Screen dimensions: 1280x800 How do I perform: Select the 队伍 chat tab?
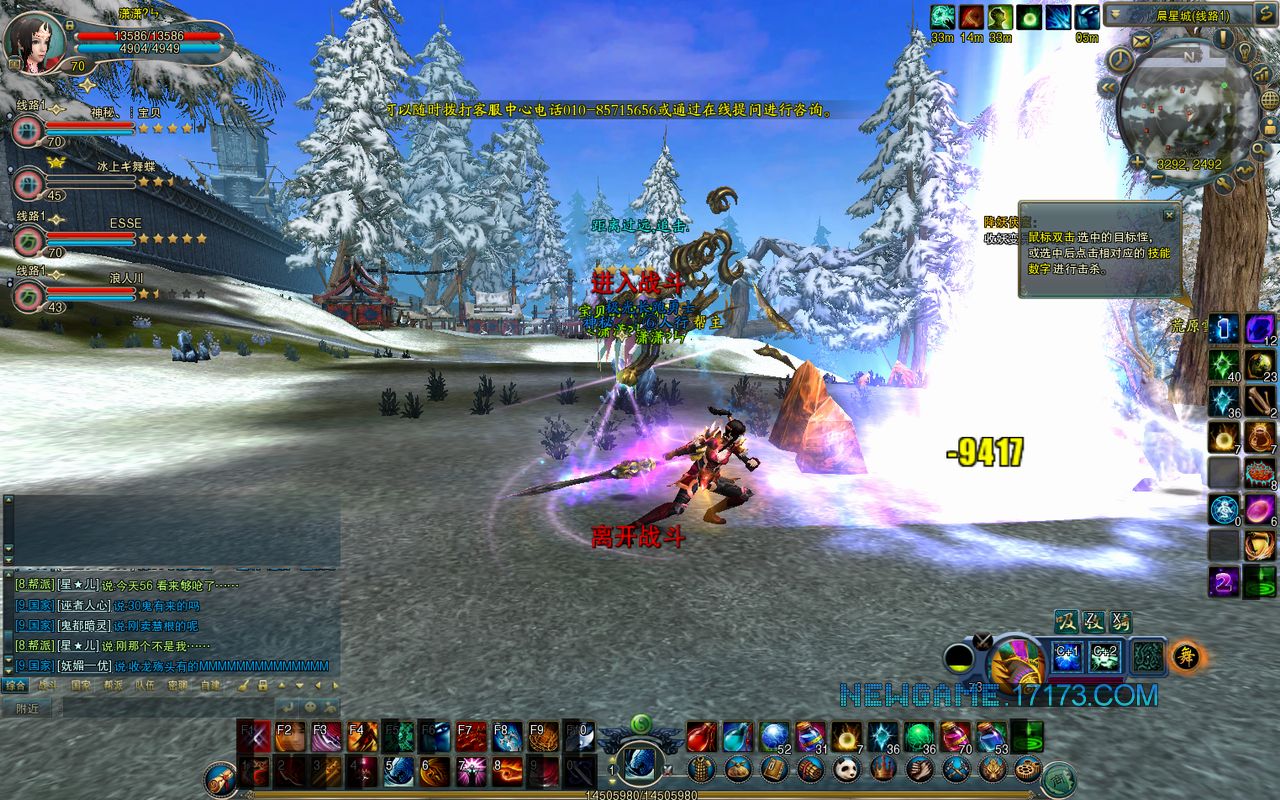[145, 686]
